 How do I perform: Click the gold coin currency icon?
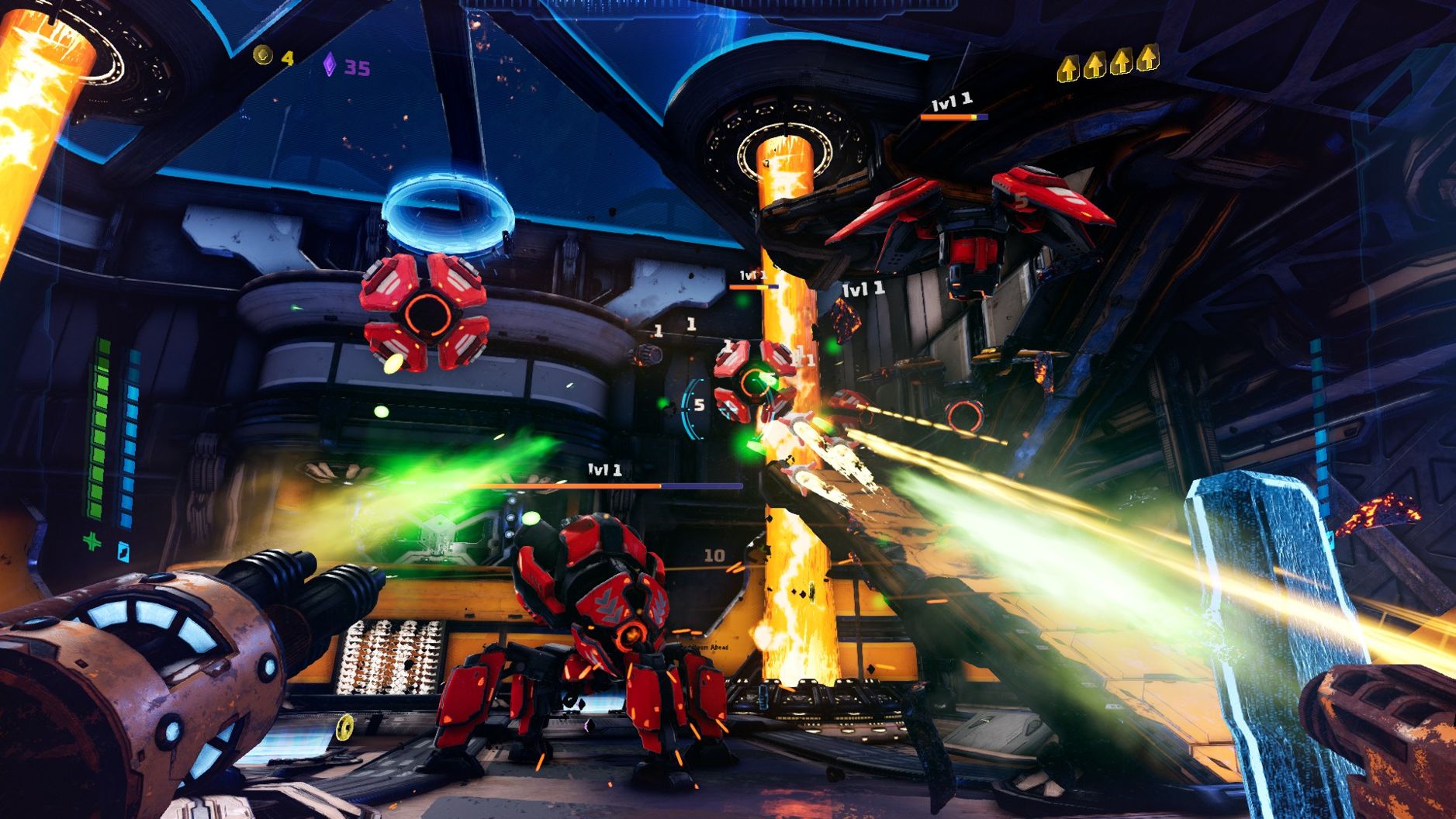pos(264,55)
